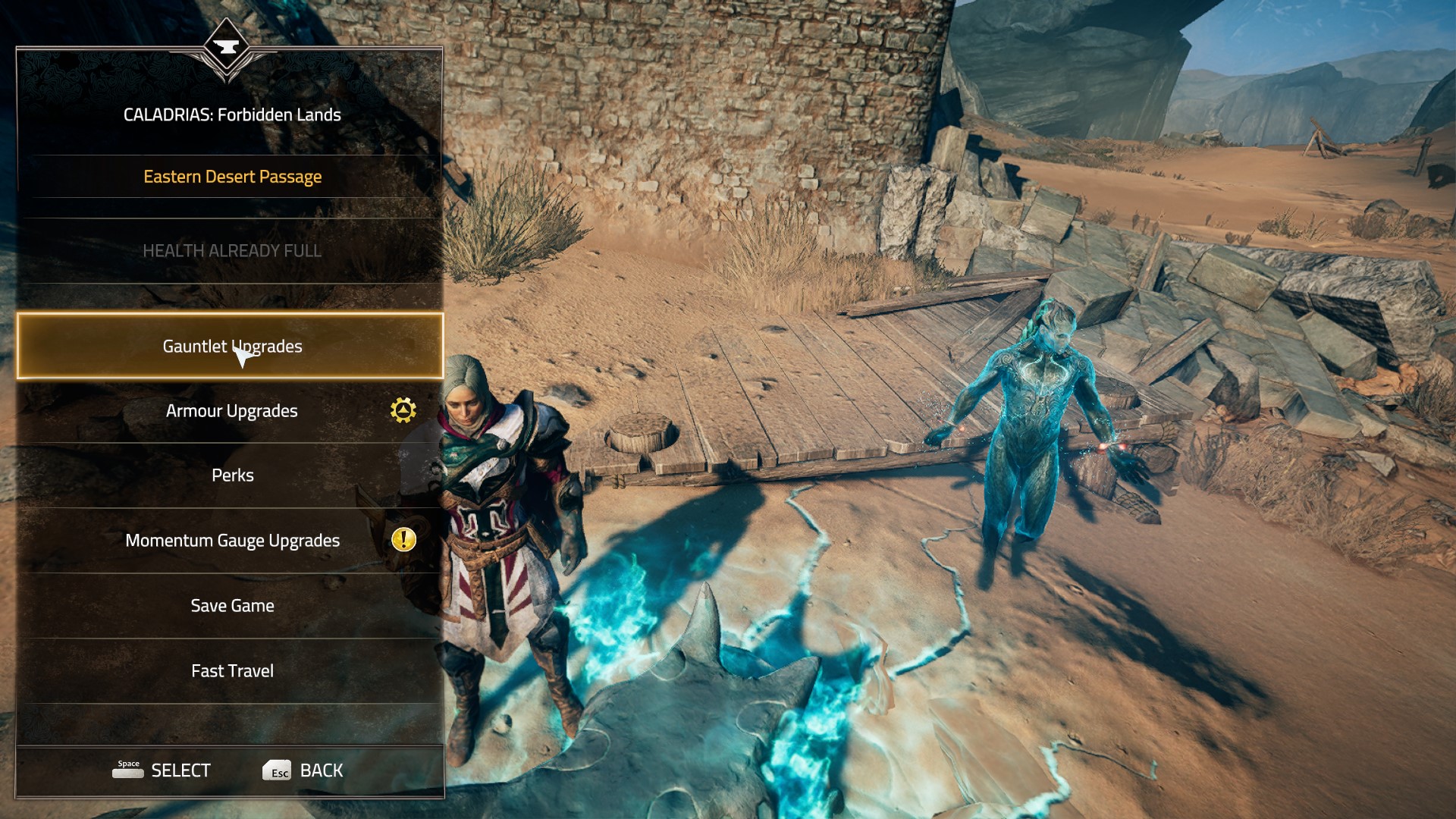Select Save Game entry
1456x819 pixels.
pos(232,606)
